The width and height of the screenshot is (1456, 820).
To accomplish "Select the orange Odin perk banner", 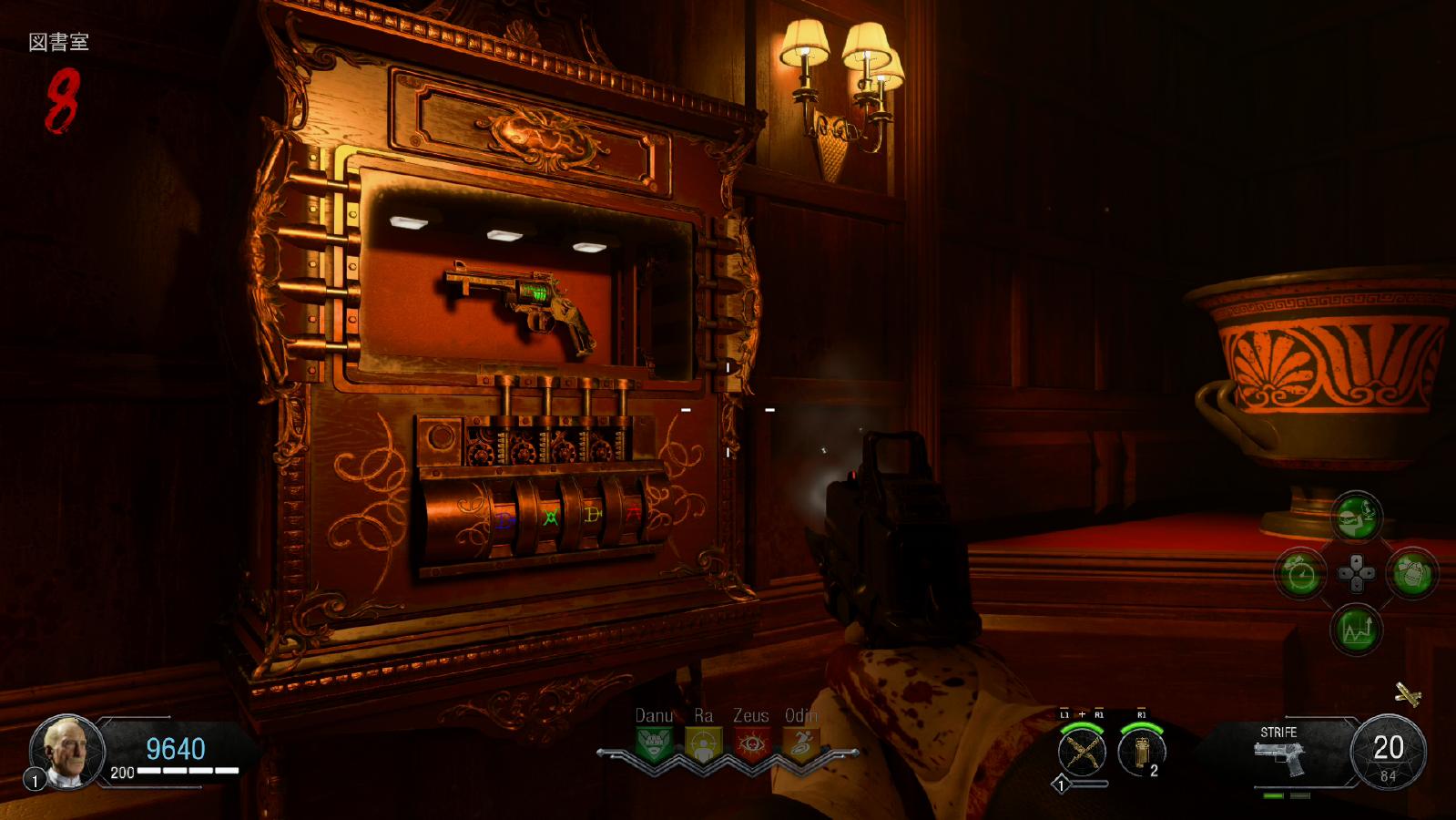I will click(799, 744).
